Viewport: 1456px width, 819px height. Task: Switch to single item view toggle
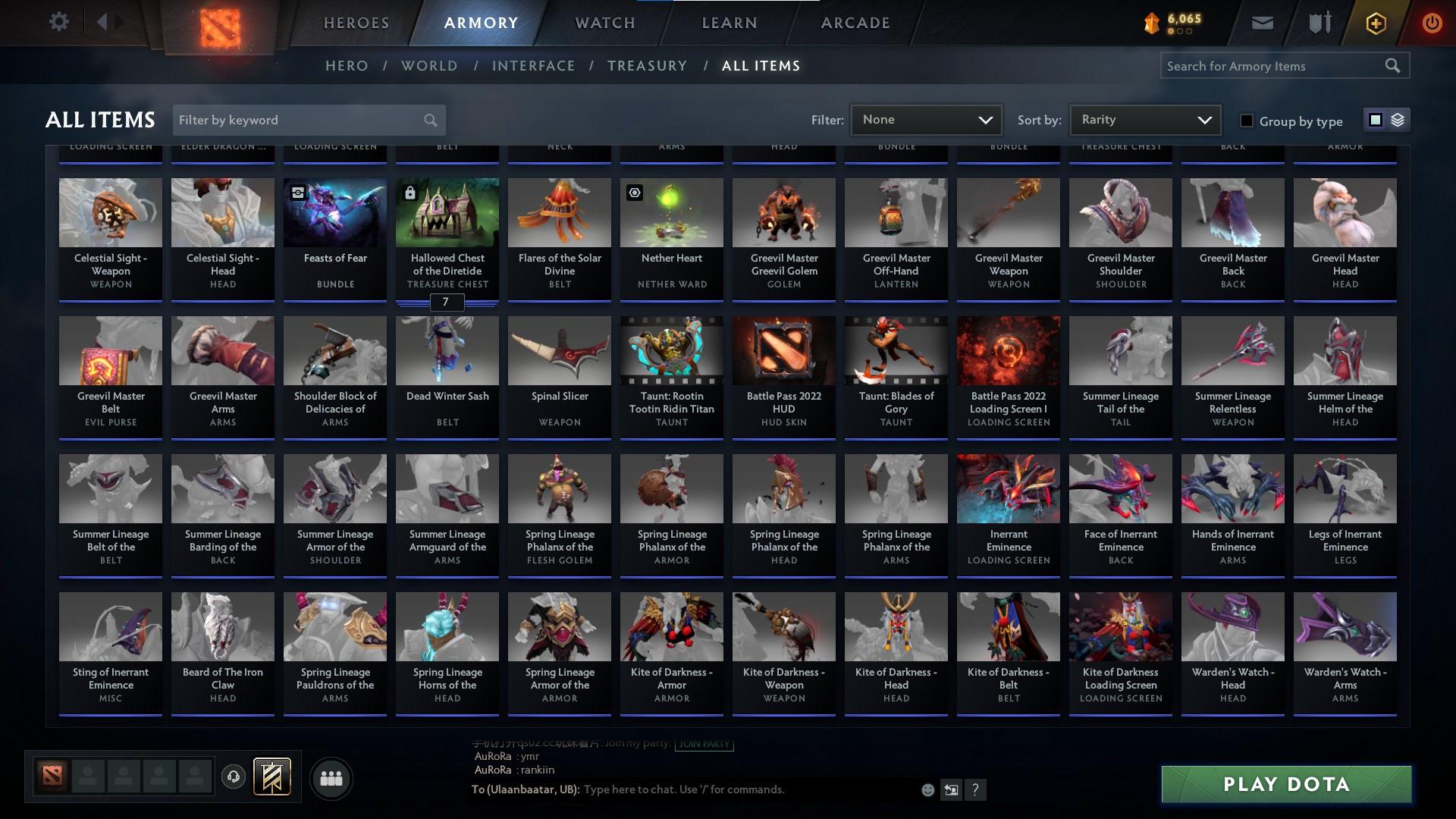pyautogui.click(x=1375, y=120)
